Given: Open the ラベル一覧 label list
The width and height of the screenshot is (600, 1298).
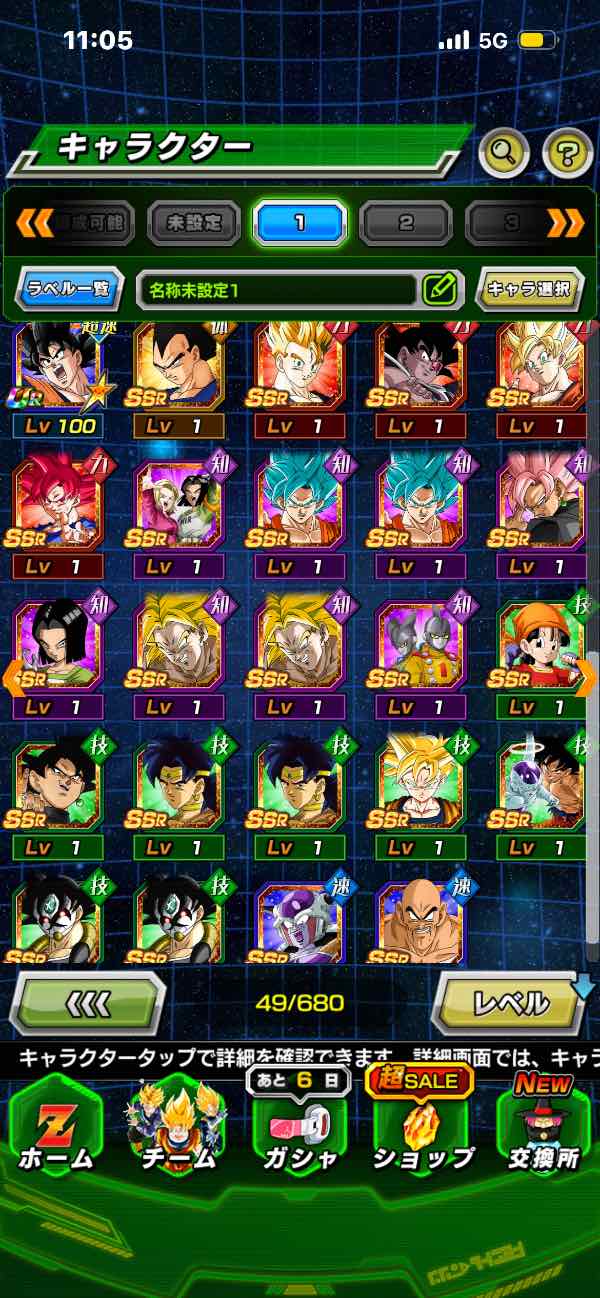Looking at the screenshot, I should (x=70, y=290).
